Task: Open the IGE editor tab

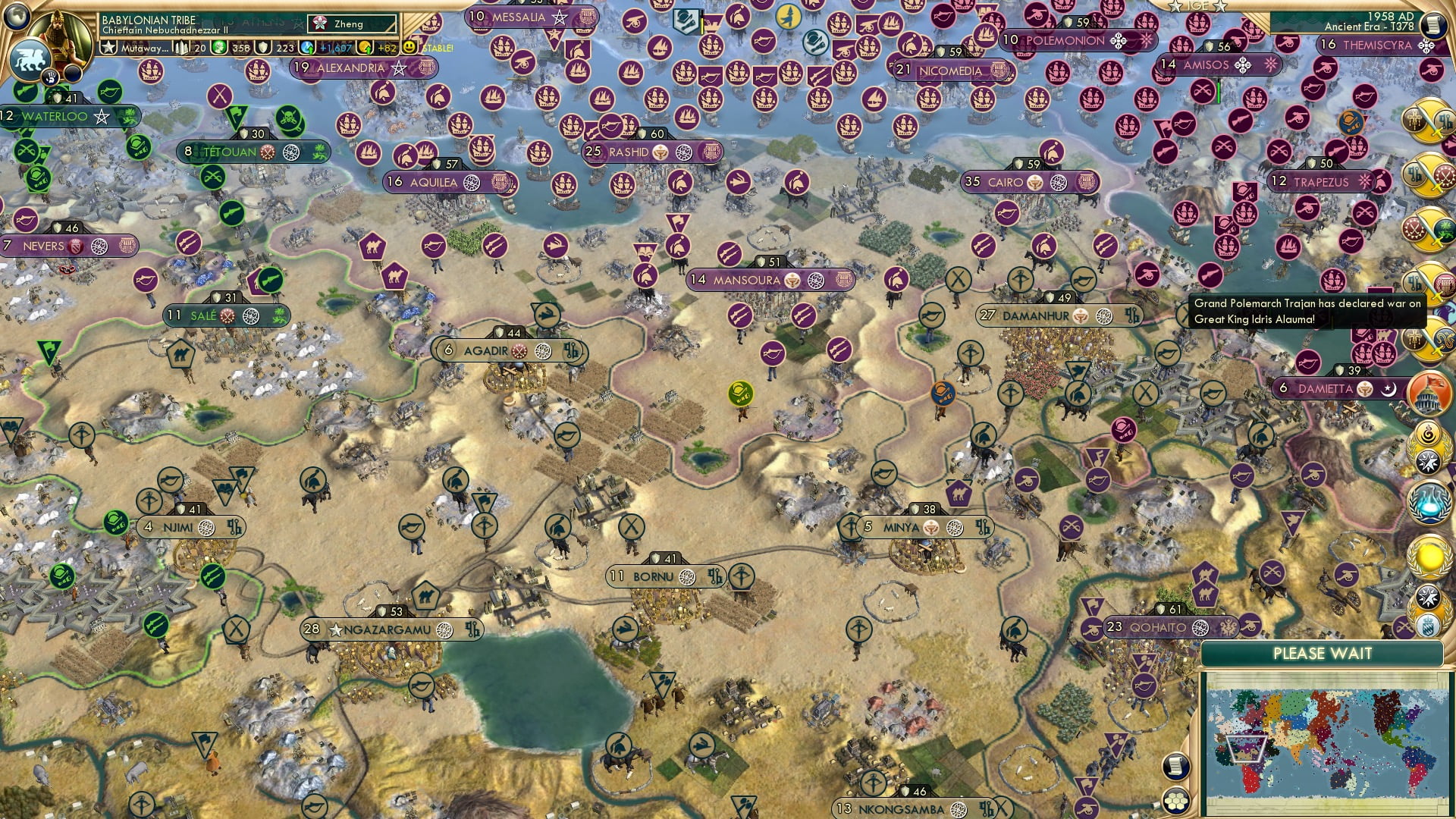Action: pyautogui.click(x=1198, y=6)
